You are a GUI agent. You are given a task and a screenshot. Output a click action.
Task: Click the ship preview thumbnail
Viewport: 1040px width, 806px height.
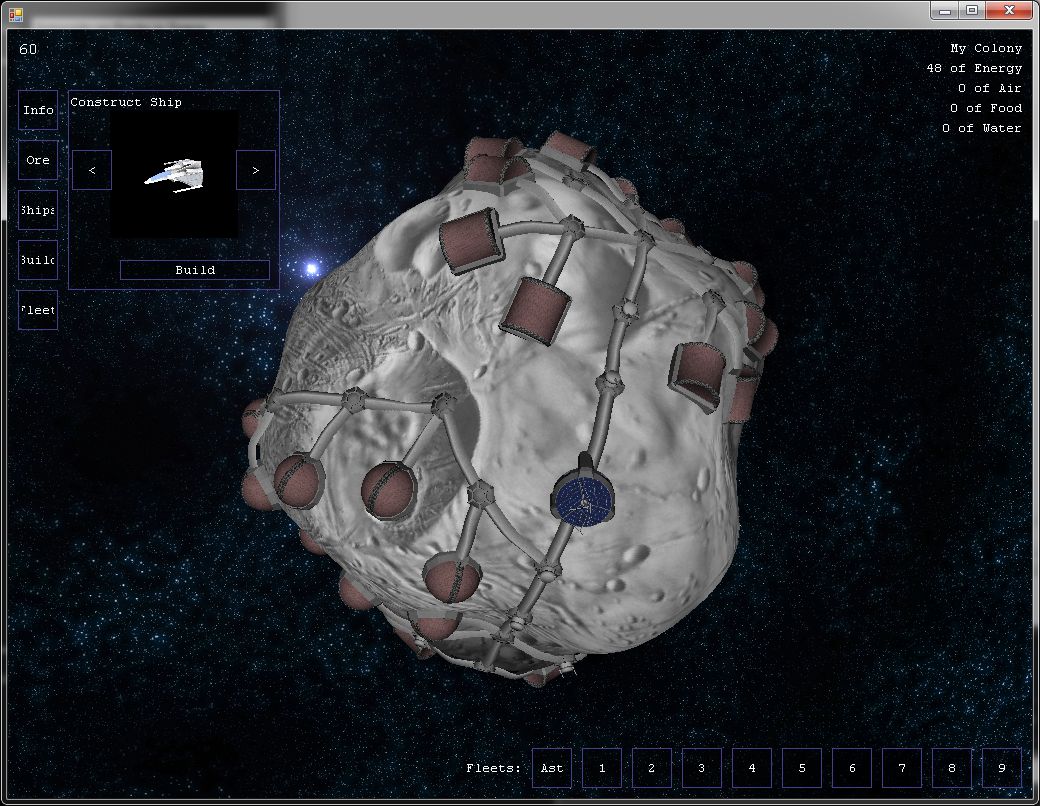[174, 173]
